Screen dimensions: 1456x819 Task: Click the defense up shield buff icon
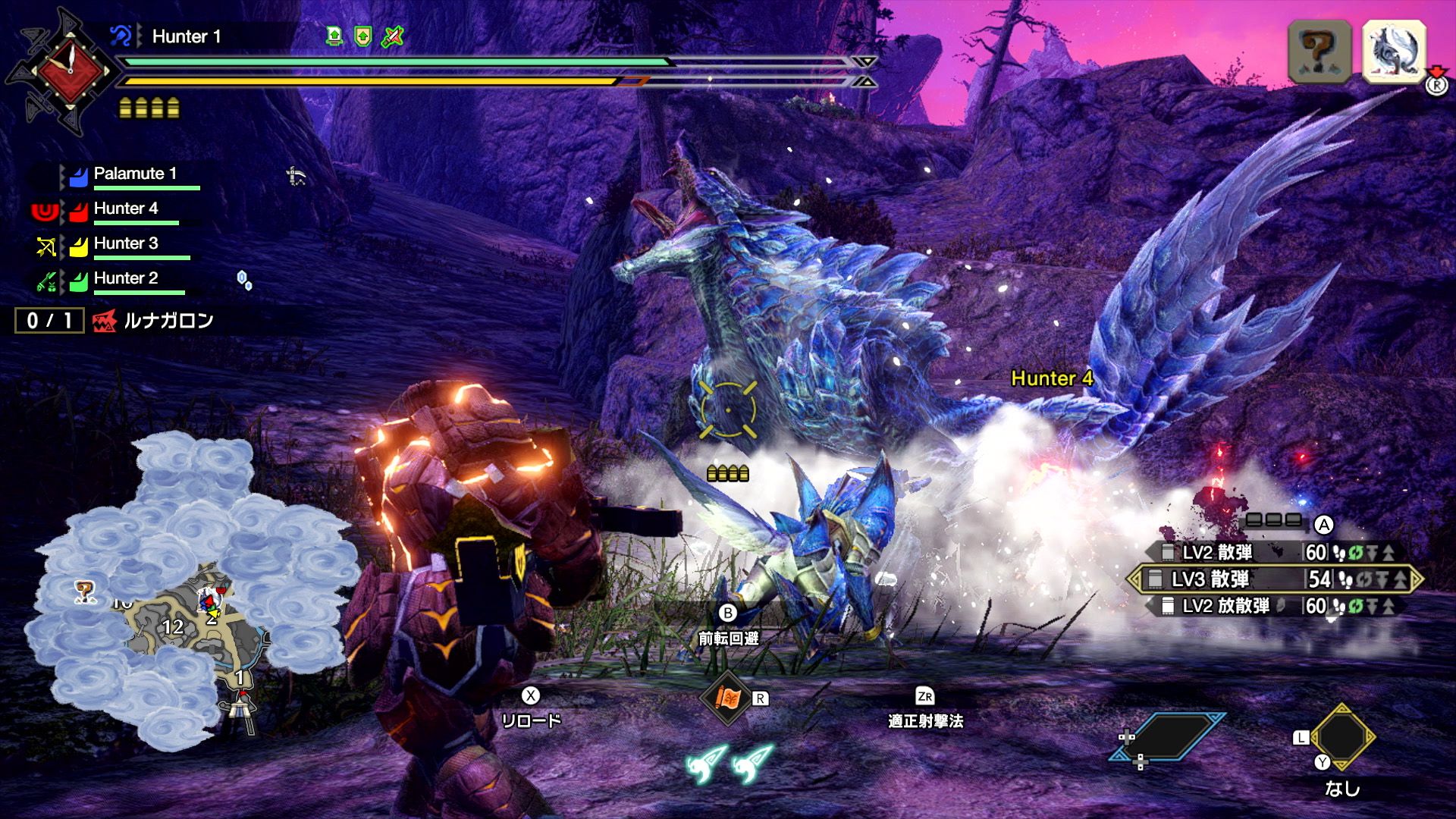pos(363,36)
